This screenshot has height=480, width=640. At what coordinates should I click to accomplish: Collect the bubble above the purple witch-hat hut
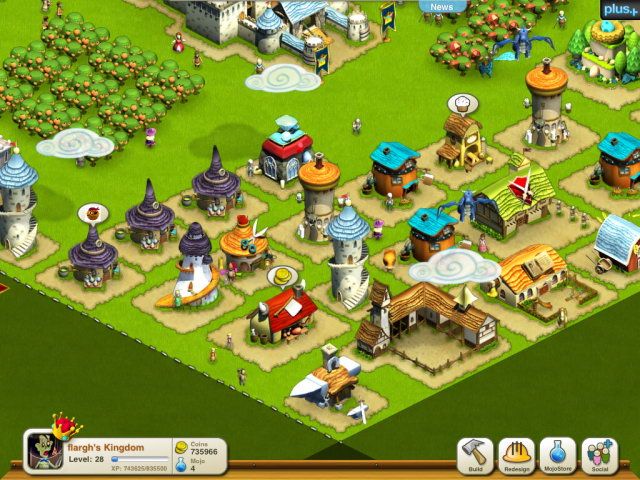[x=93, y=213]
